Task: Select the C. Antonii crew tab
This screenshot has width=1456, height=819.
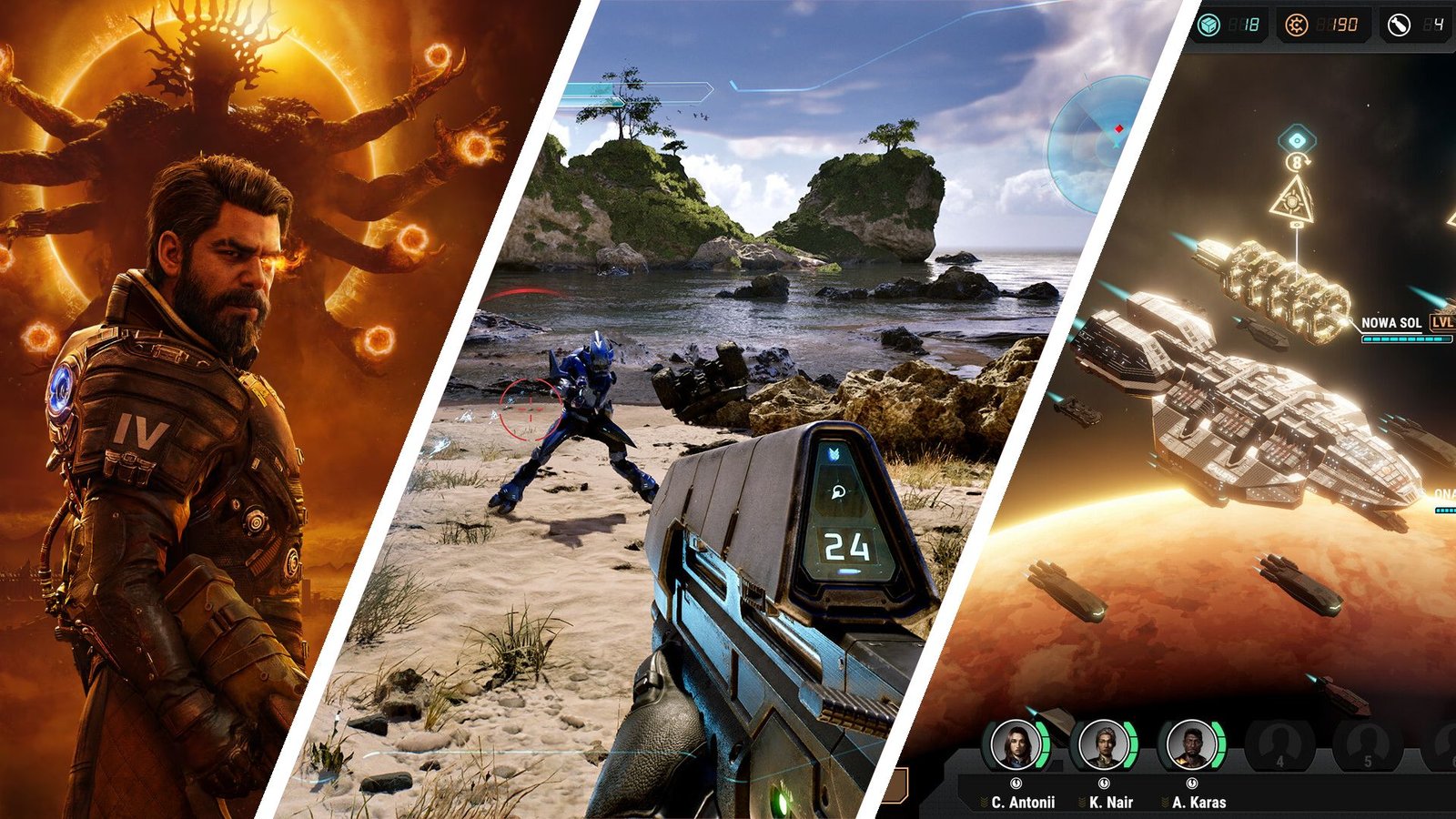Action: tap(1016, 743)
